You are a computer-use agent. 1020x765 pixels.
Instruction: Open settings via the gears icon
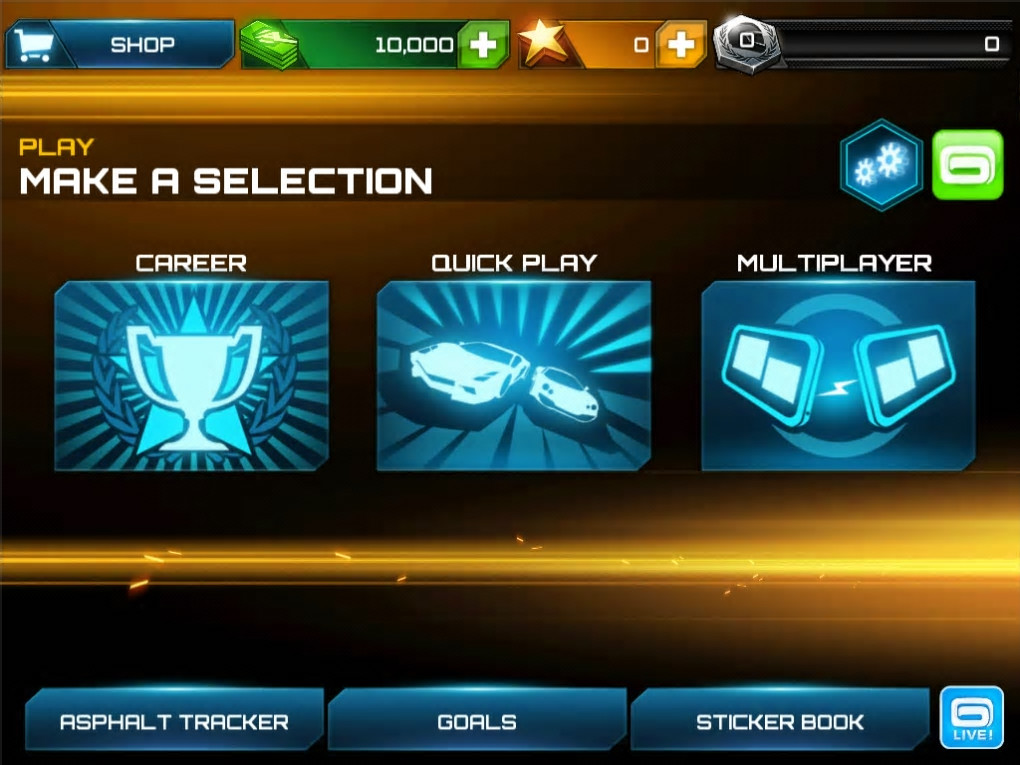click(880, 165)
